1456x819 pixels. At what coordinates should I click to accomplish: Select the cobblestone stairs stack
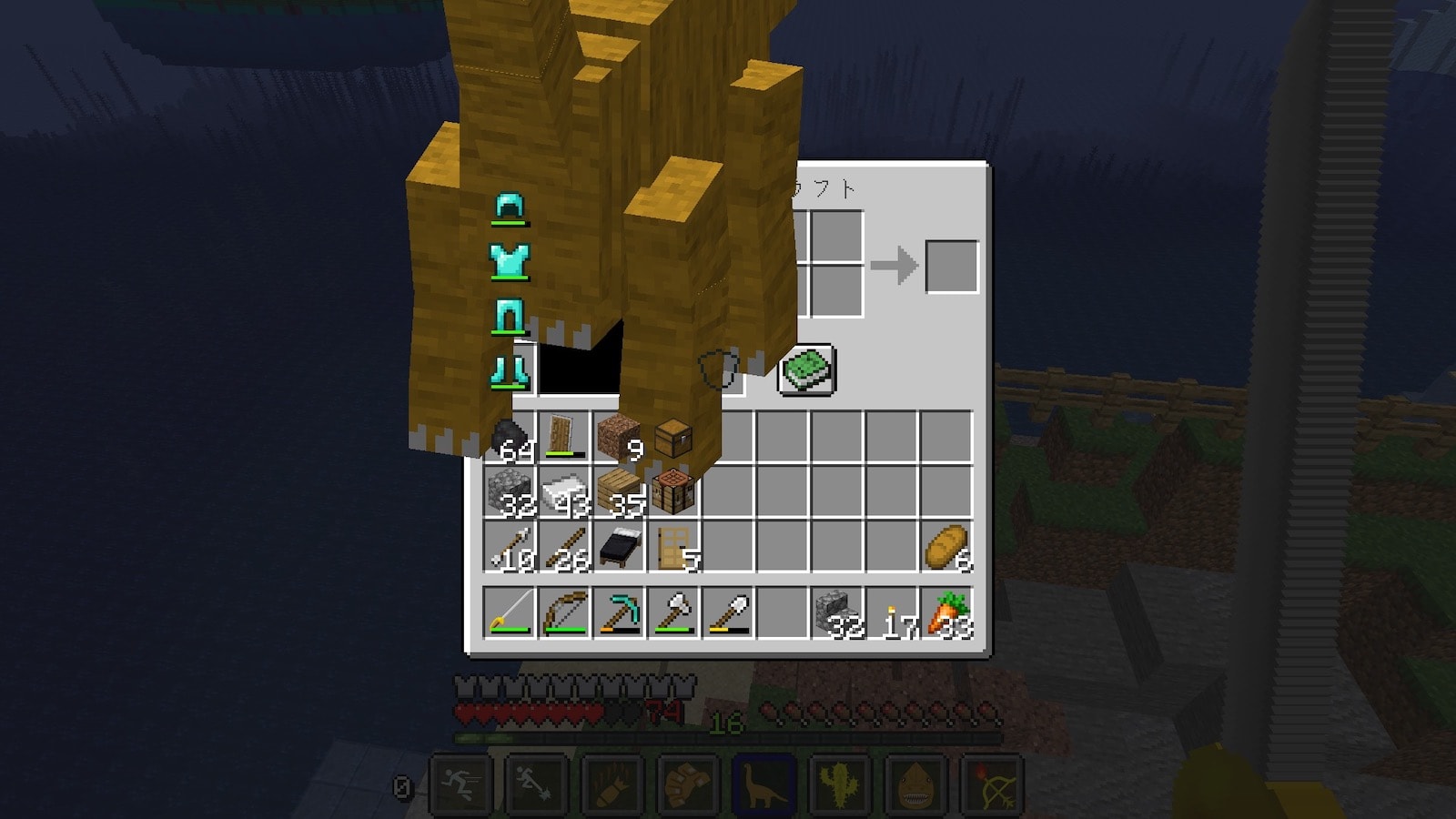tap(837, 612)
